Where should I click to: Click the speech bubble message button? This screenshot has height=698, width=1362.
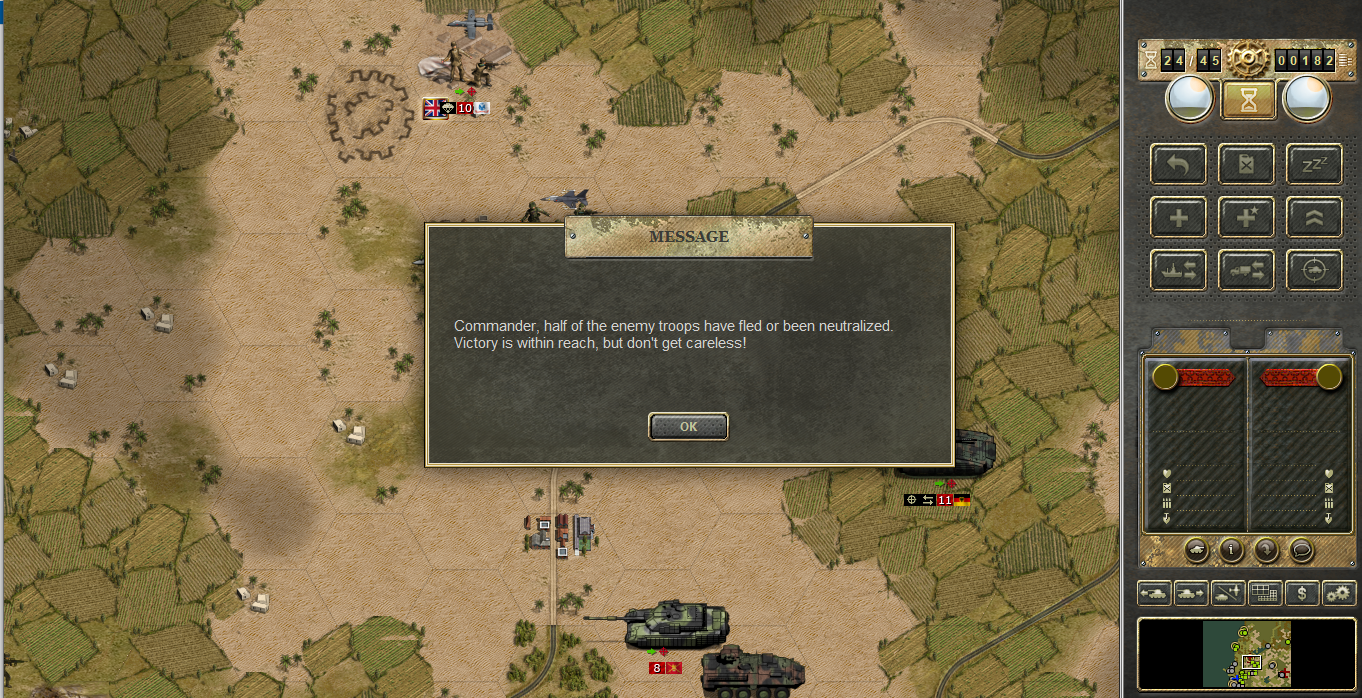[x=1300, y=549]
